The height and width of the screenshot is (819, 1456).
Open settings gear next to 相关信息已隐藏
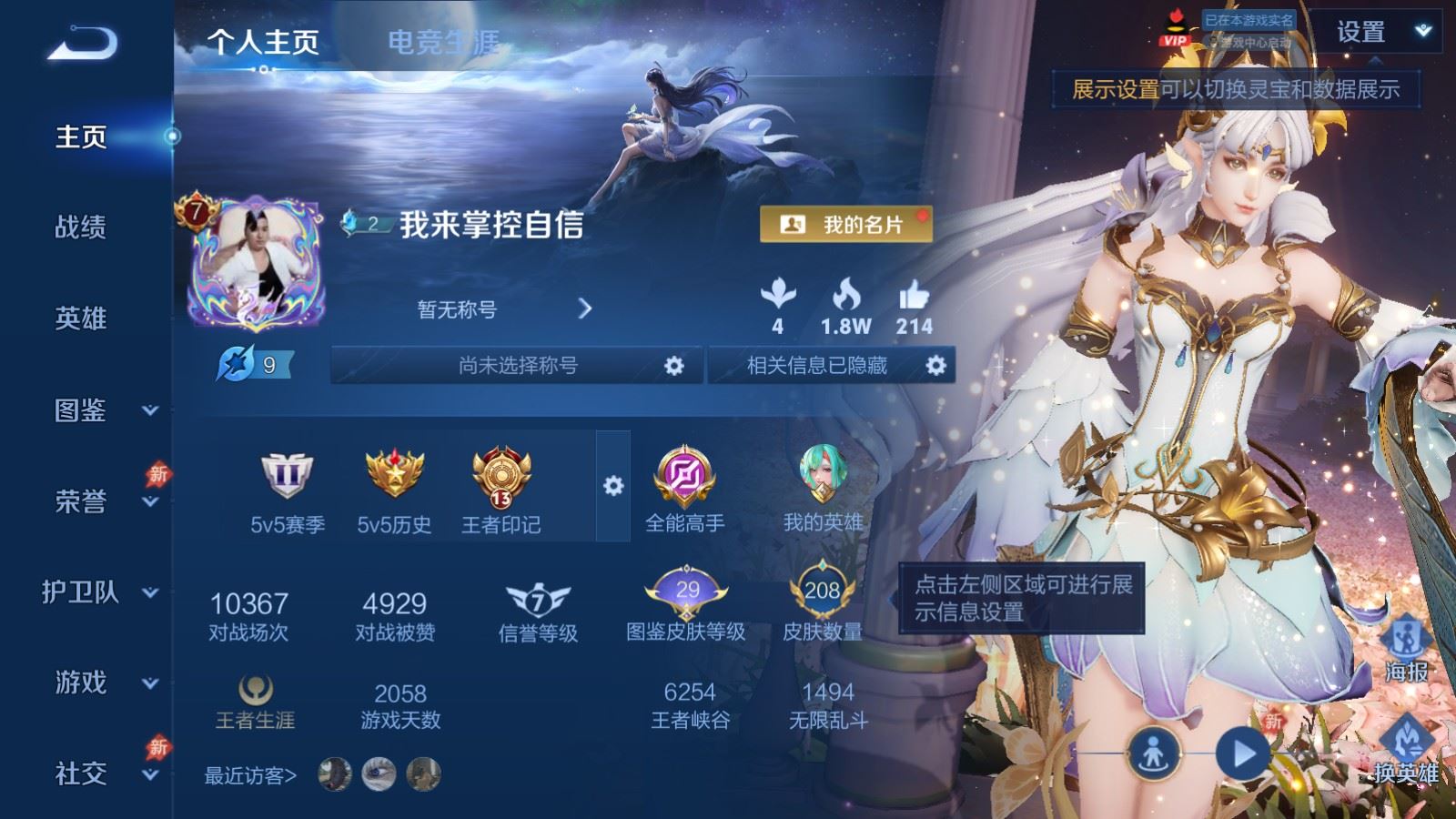click(x=935, y=365)
